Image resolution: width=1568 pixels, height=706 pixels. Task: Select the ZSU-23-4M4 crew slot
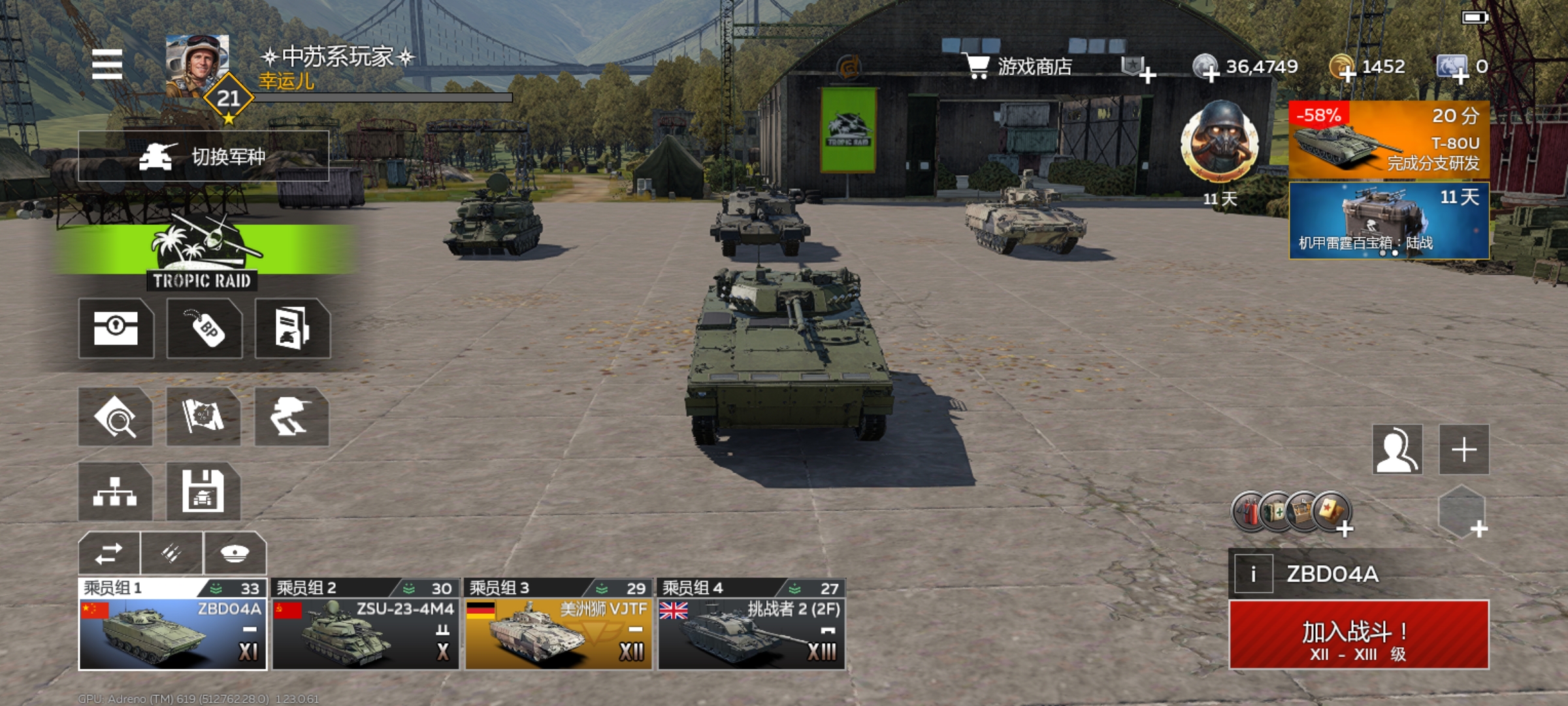pyautogui.click(x=365, y=625)
